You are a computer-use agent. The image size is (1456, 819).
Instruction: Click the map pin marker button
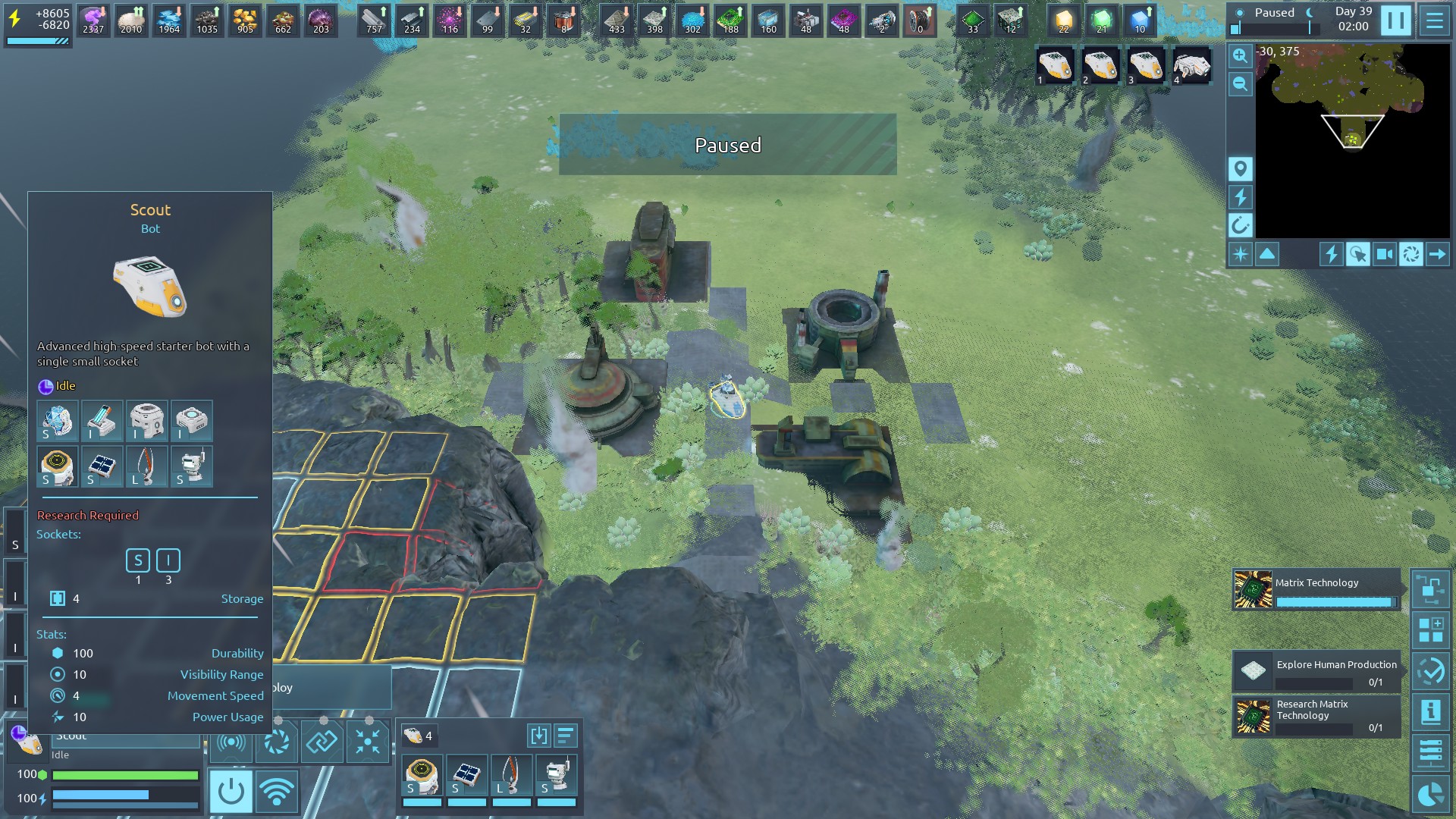[x=1241, y=169]
